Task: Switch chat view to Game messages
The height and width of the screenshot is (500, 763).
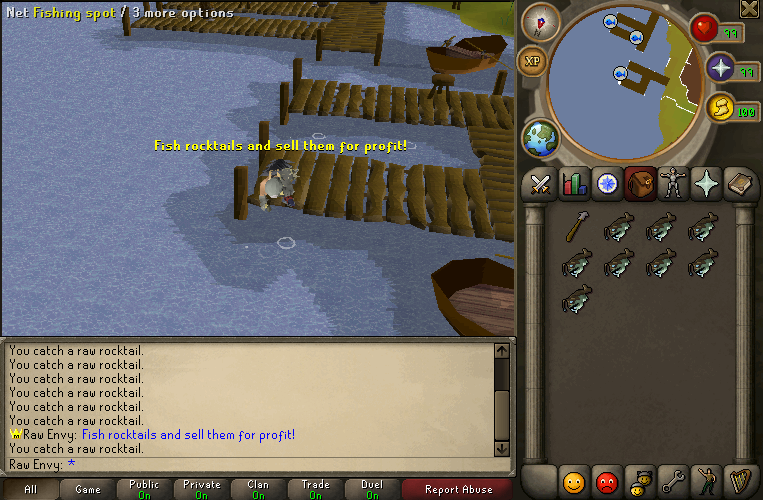Action: coord(87,490)
